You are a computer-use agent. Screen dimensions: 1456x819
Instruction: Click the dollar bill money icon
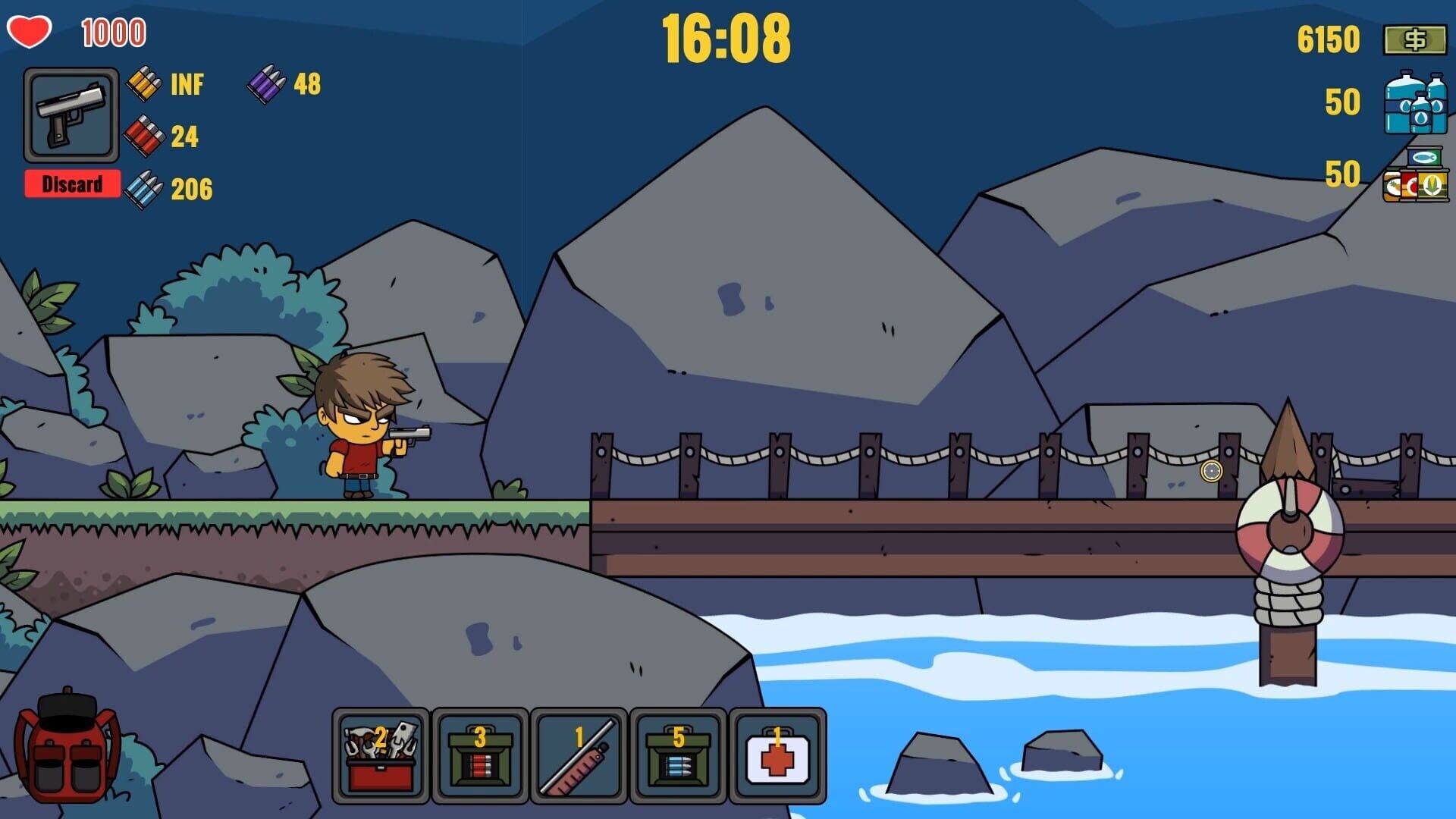(x=1415, y=39)
